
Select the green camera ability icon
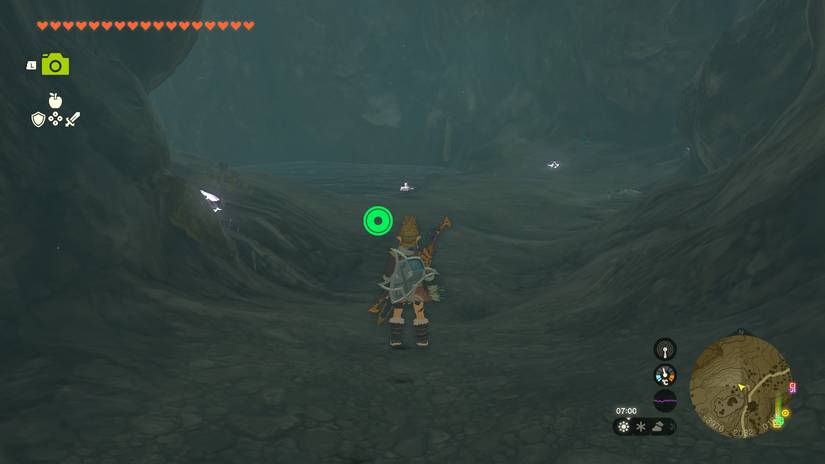point(55,65)
